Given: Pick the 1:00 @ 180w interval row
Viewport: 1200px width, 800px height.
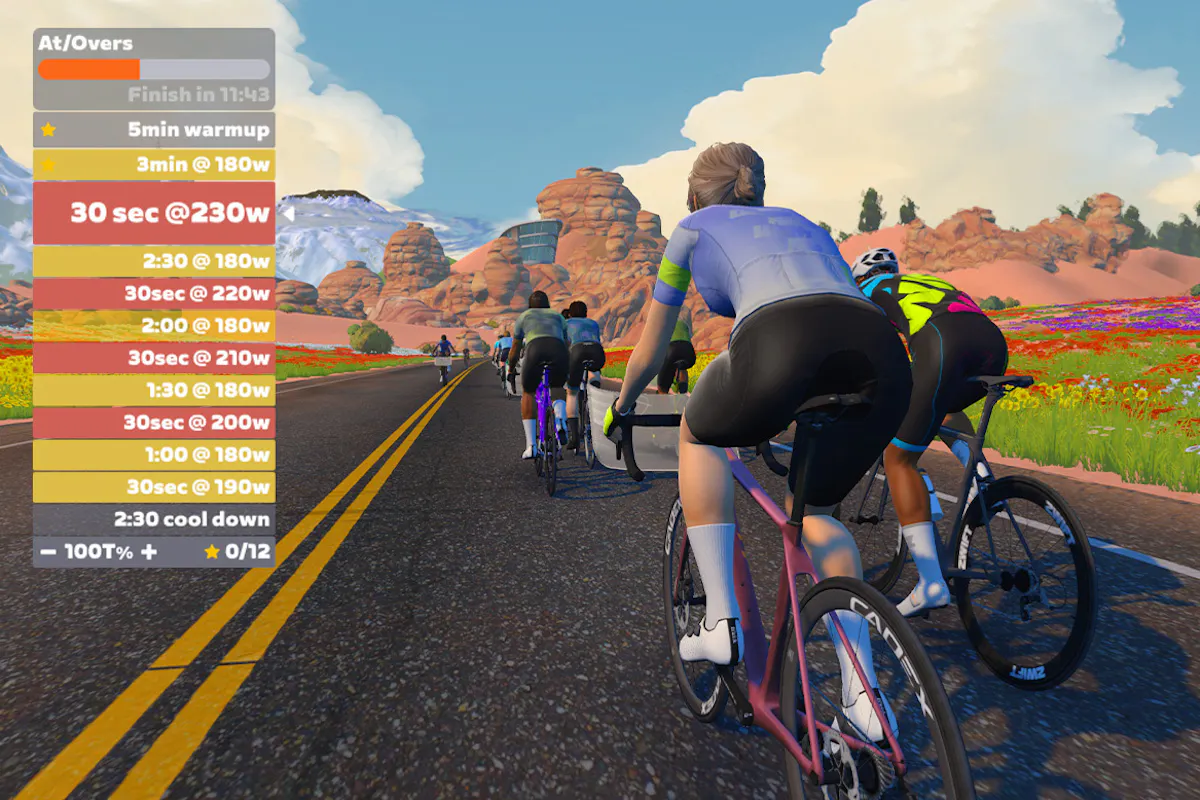Looking at the screenshot, I should [154, 455].
